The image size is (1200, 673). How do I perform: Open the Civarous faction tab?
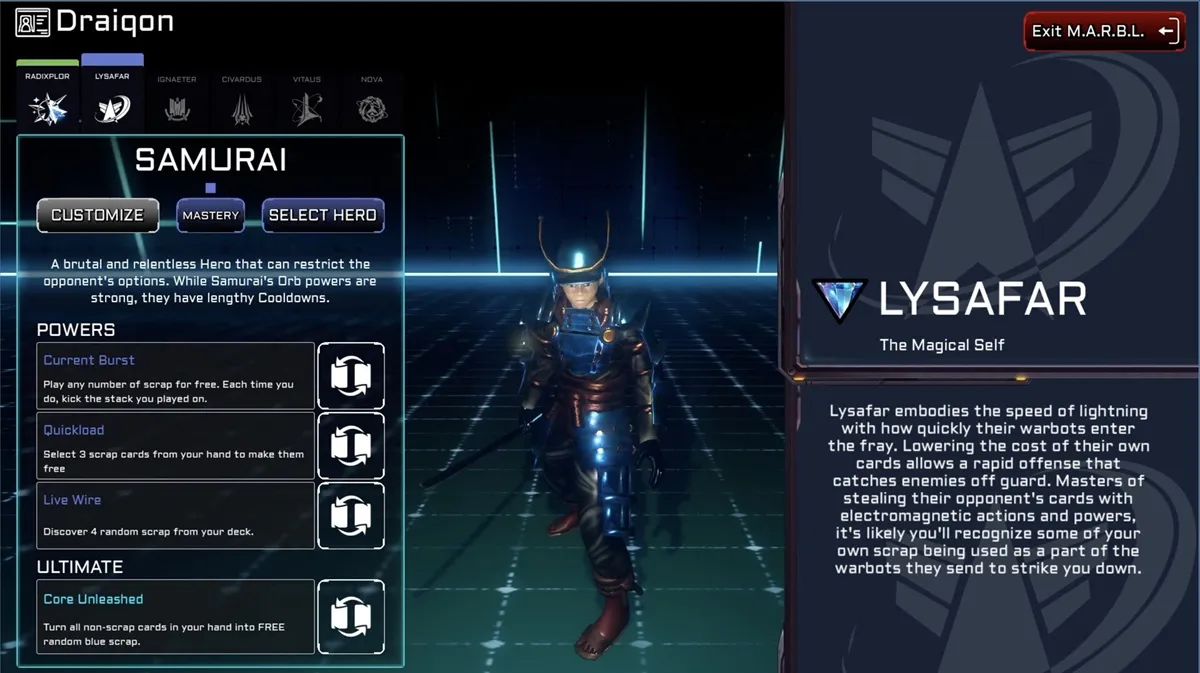(241, 100)
